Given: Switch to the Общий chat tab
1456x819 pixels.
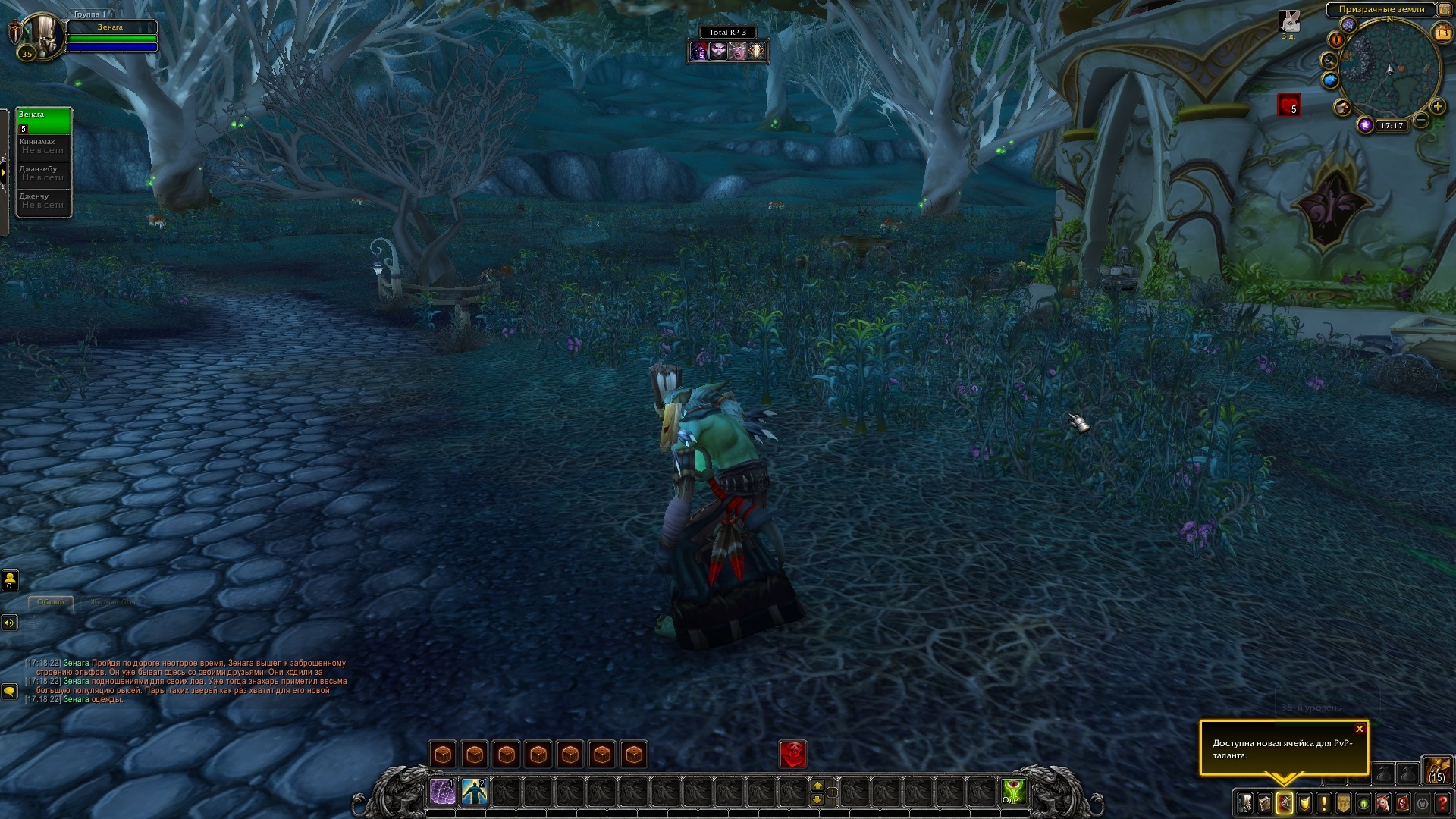Looking at the screenshot, I should 51,602.
